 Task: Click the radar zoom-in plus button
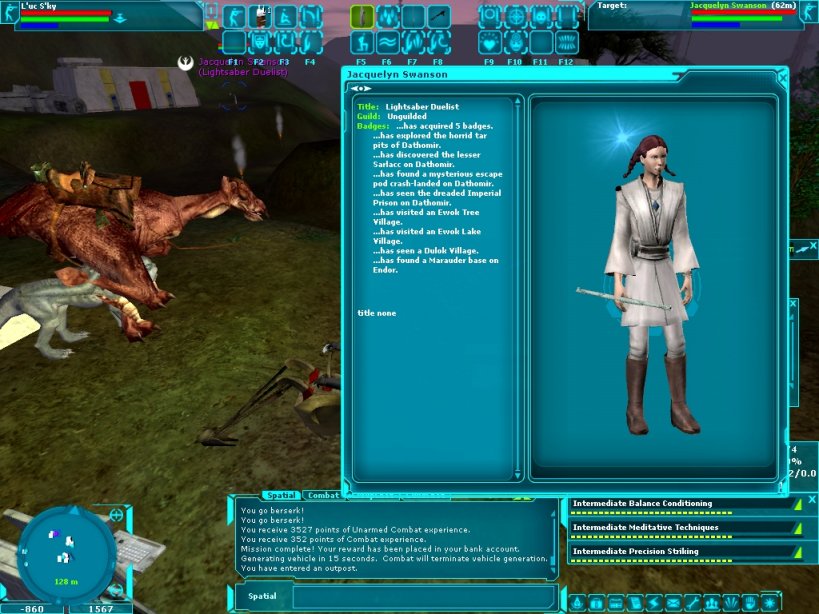116,515
